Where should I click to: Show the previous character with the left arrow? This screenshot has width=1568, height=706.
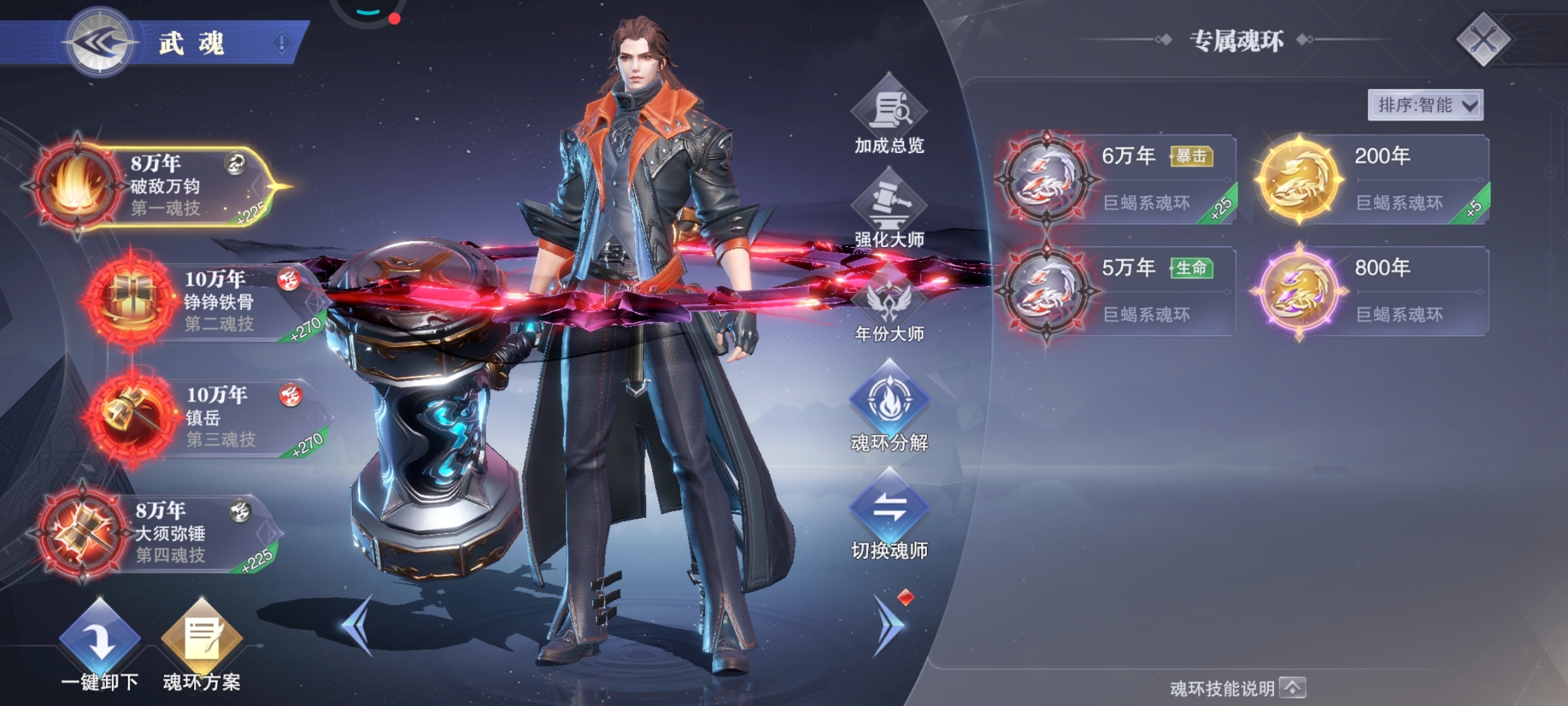click(358, 624)
